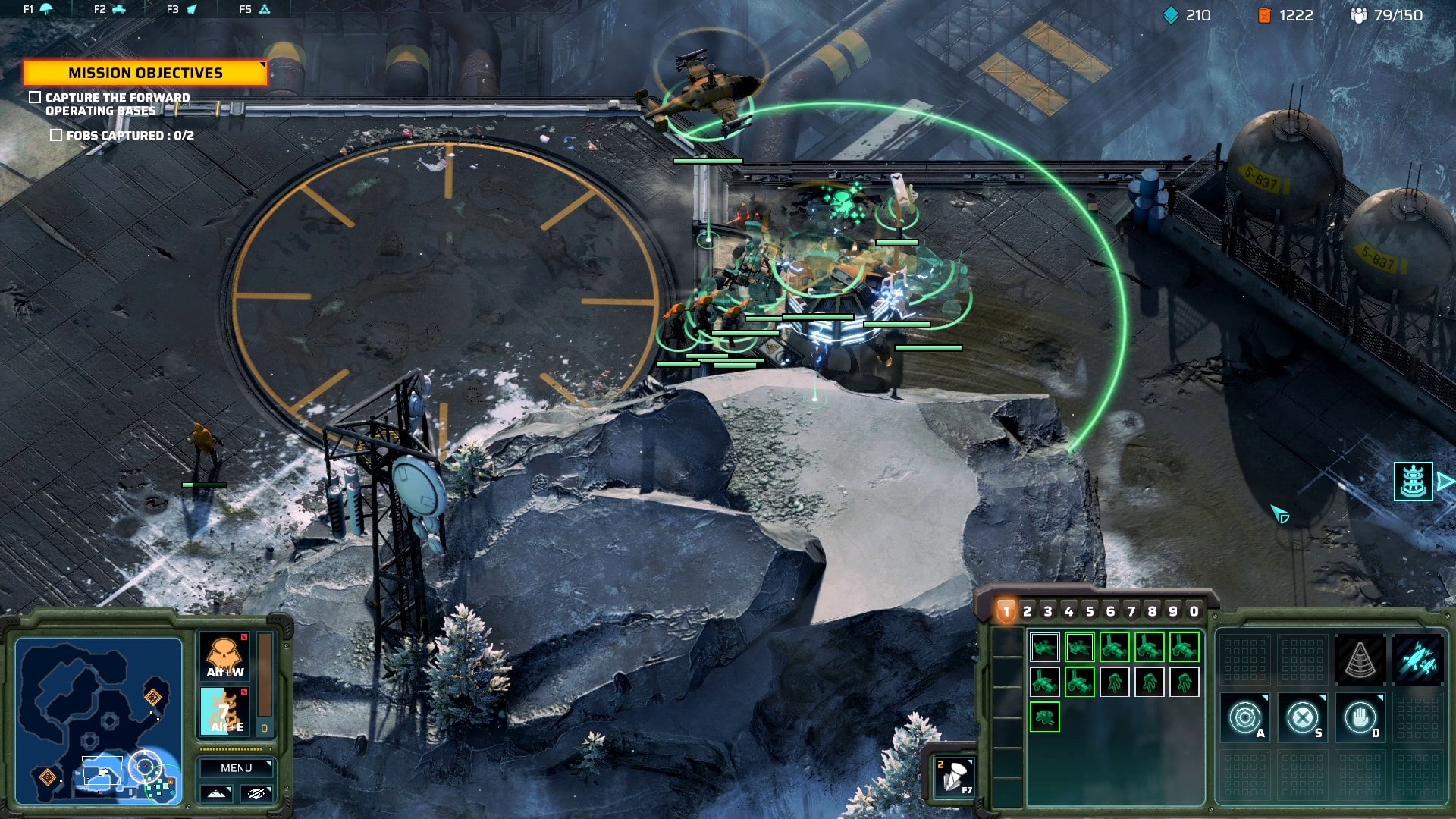Activate the orange skull ability icon
This screenshot has height=819, width=1456.
[225, 656]
